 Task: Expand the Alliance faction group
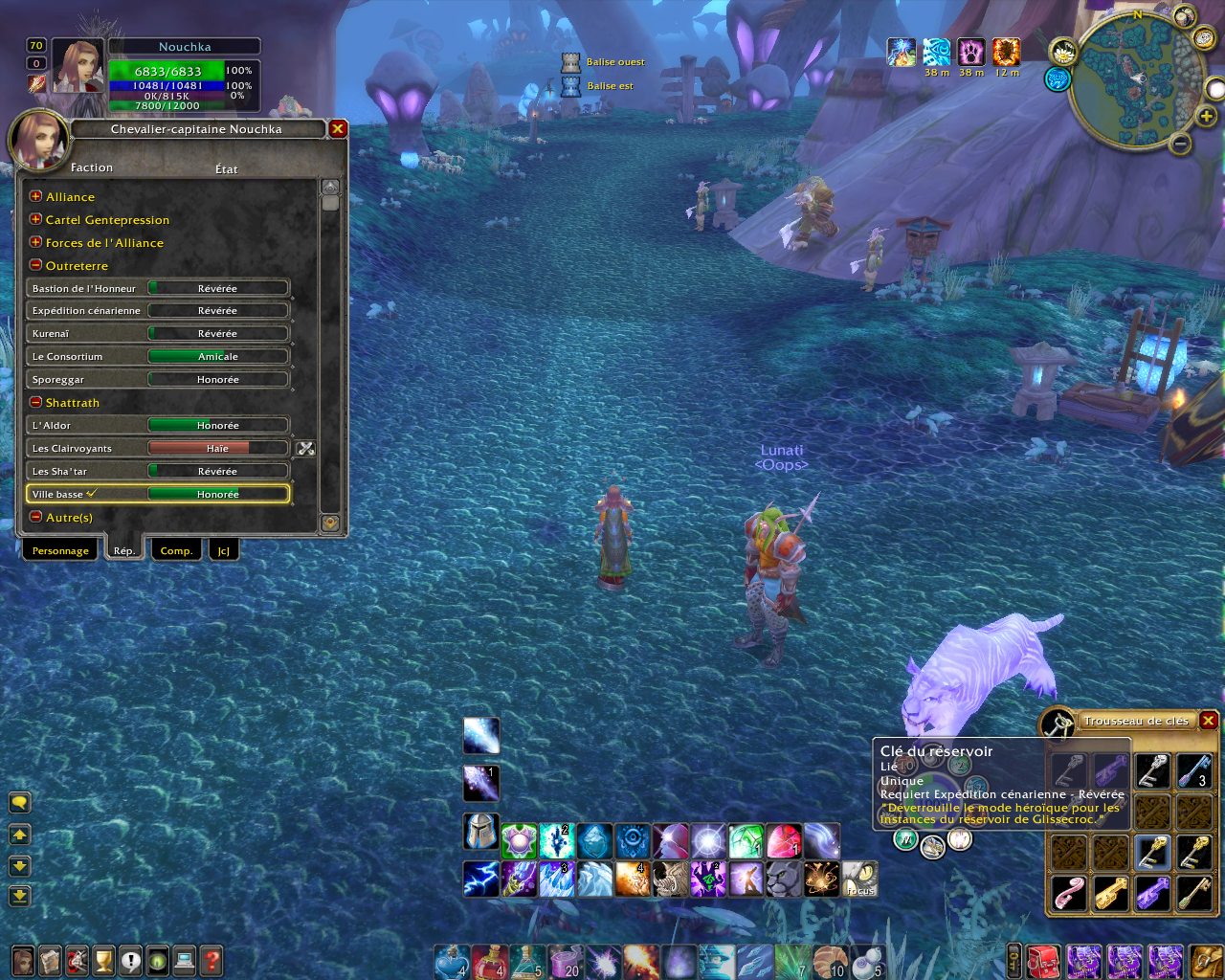point(35,196)
